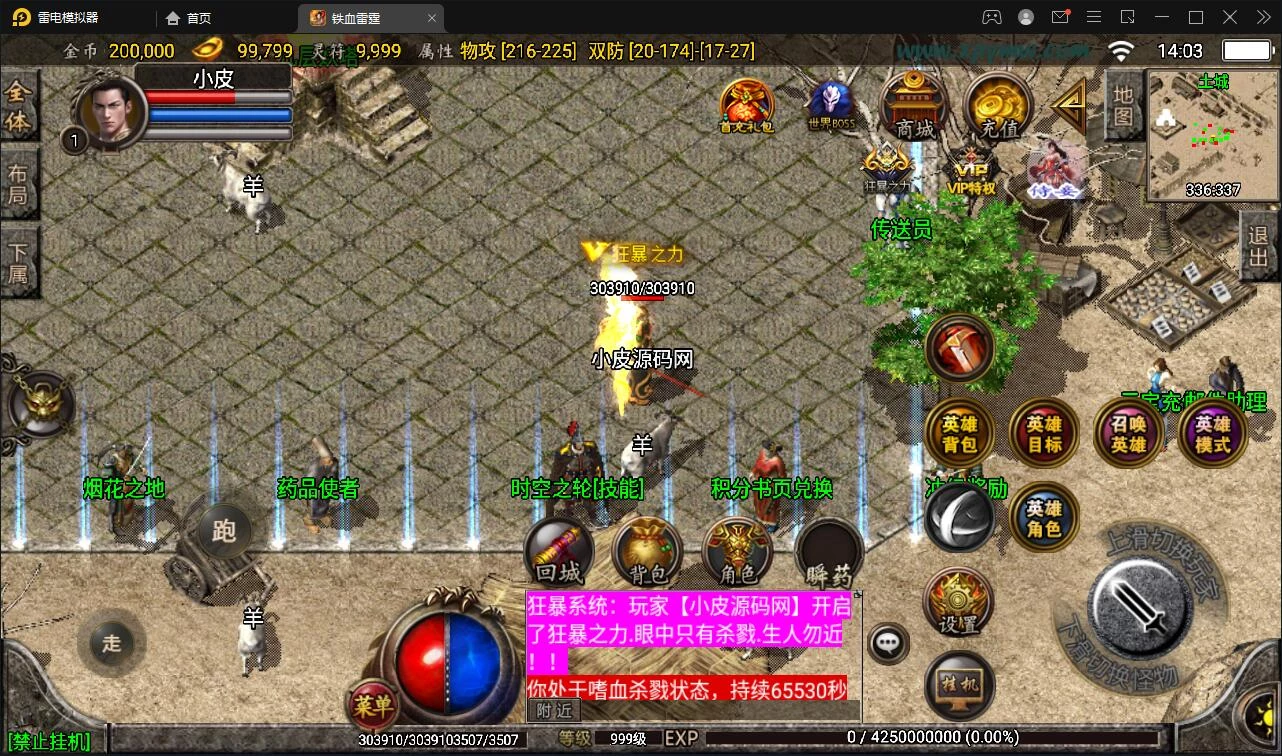Open 英雄目标 hero target

[1044, 434]
